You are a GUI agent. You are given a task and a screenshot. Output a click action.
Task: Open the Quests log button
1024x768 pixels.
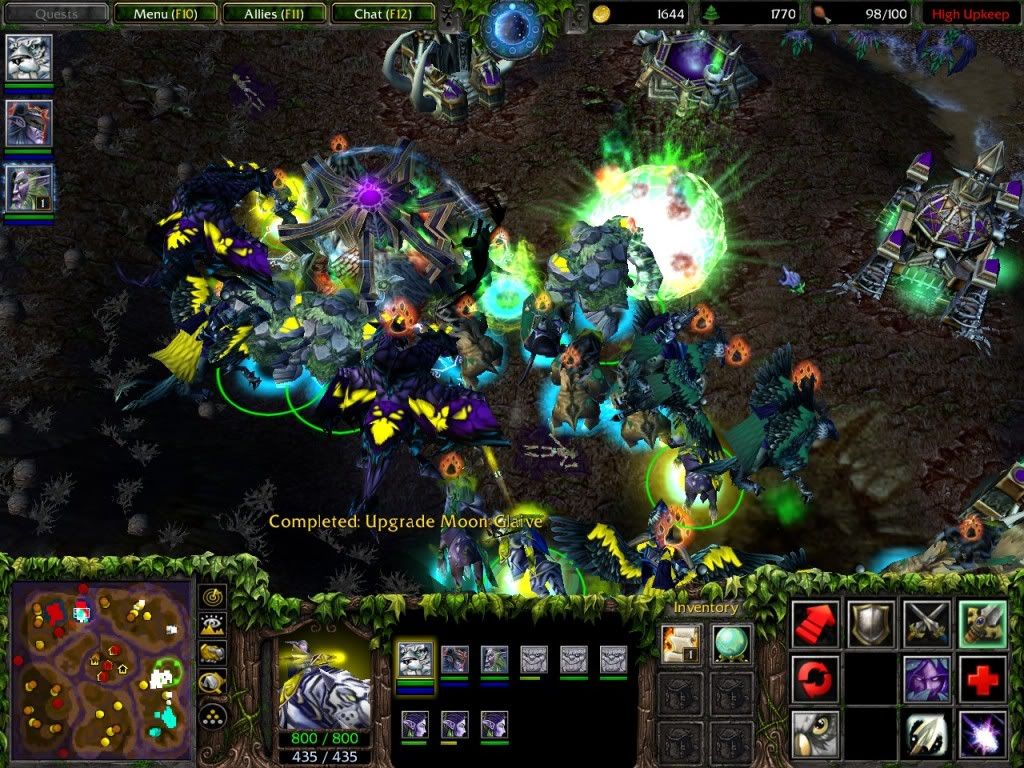tap(56, 14)
